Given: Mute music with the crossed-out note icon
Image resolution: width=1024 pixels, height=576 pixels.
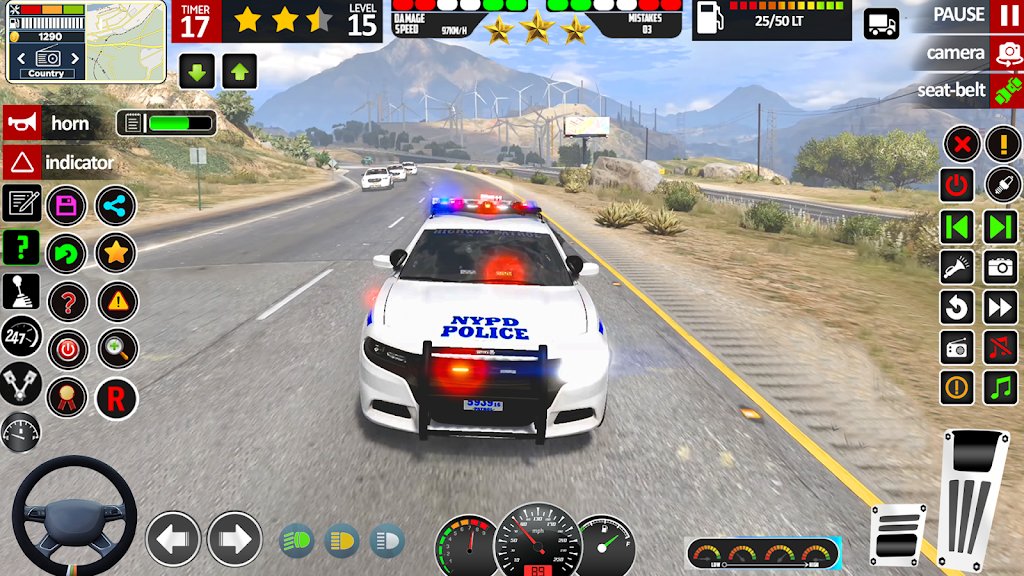Looking at the screenshot, I should [1000, 347].
